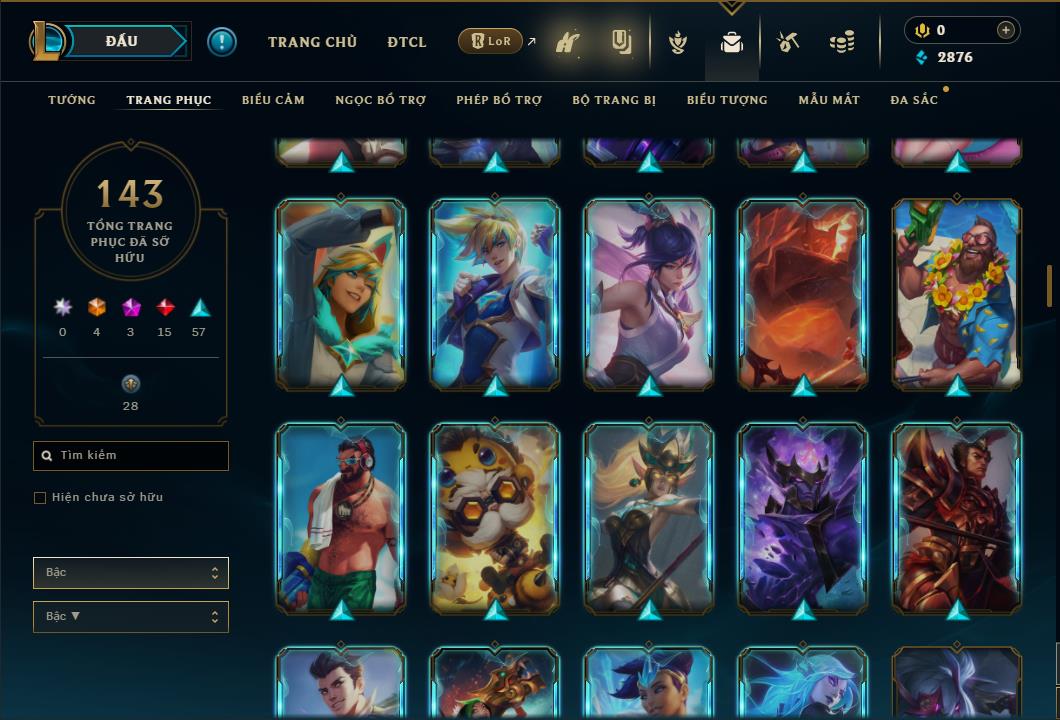Viewport: 1060px width, 720px height.
Task: Open the first Bậc filter dropdown
Action: 131,573
